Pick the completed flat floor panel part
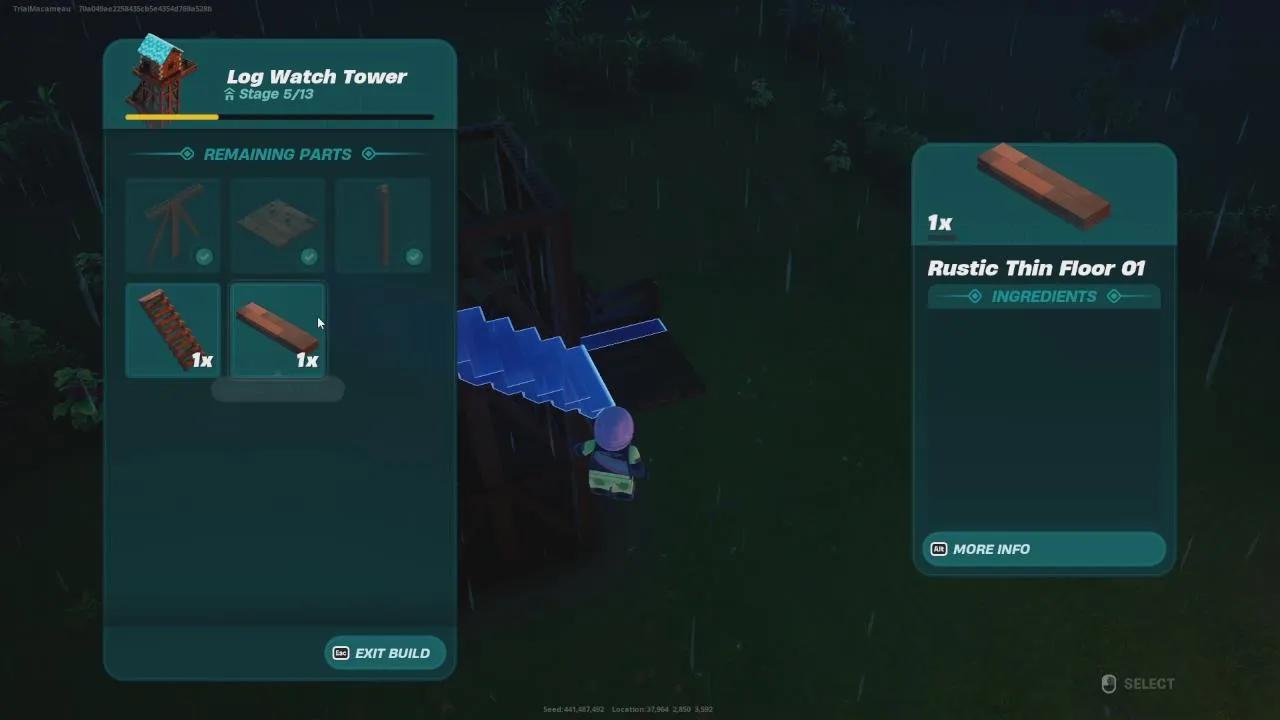 point(278,225)
